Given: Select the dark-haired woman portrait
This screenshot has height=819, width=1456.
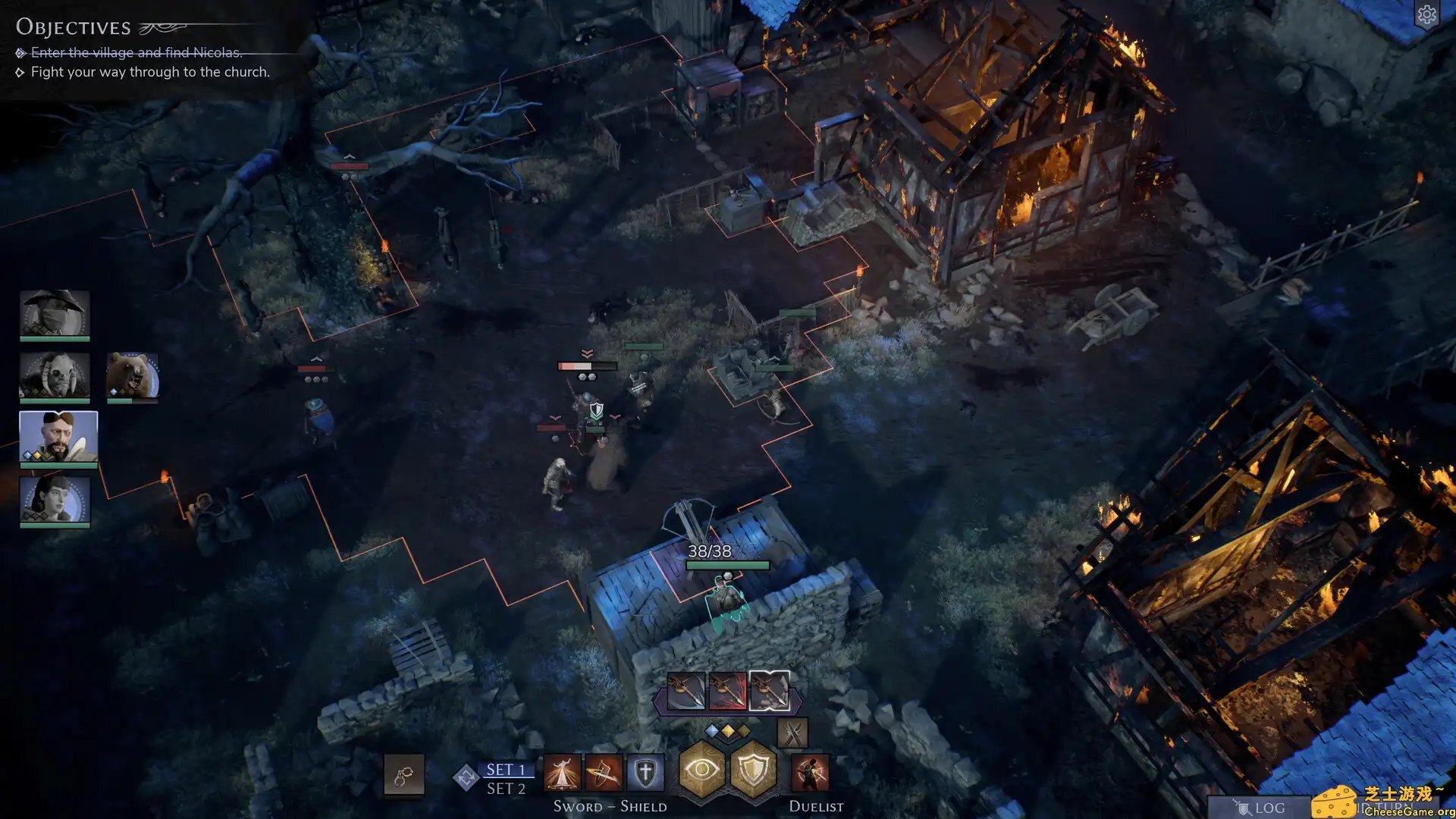Looking at the screenshot, I should point(55,498).
